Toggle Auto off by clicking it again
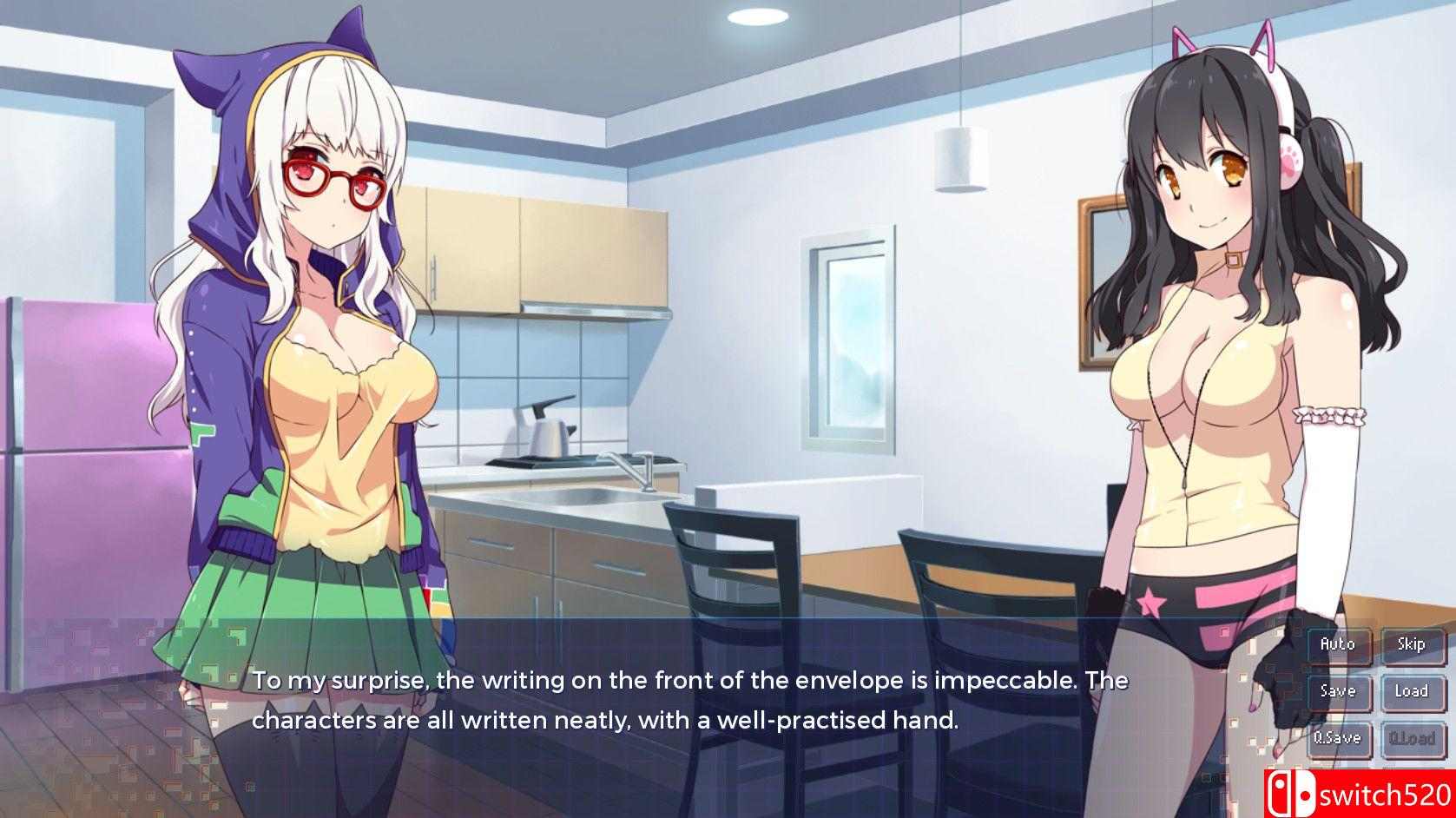 coord(1339,644)
